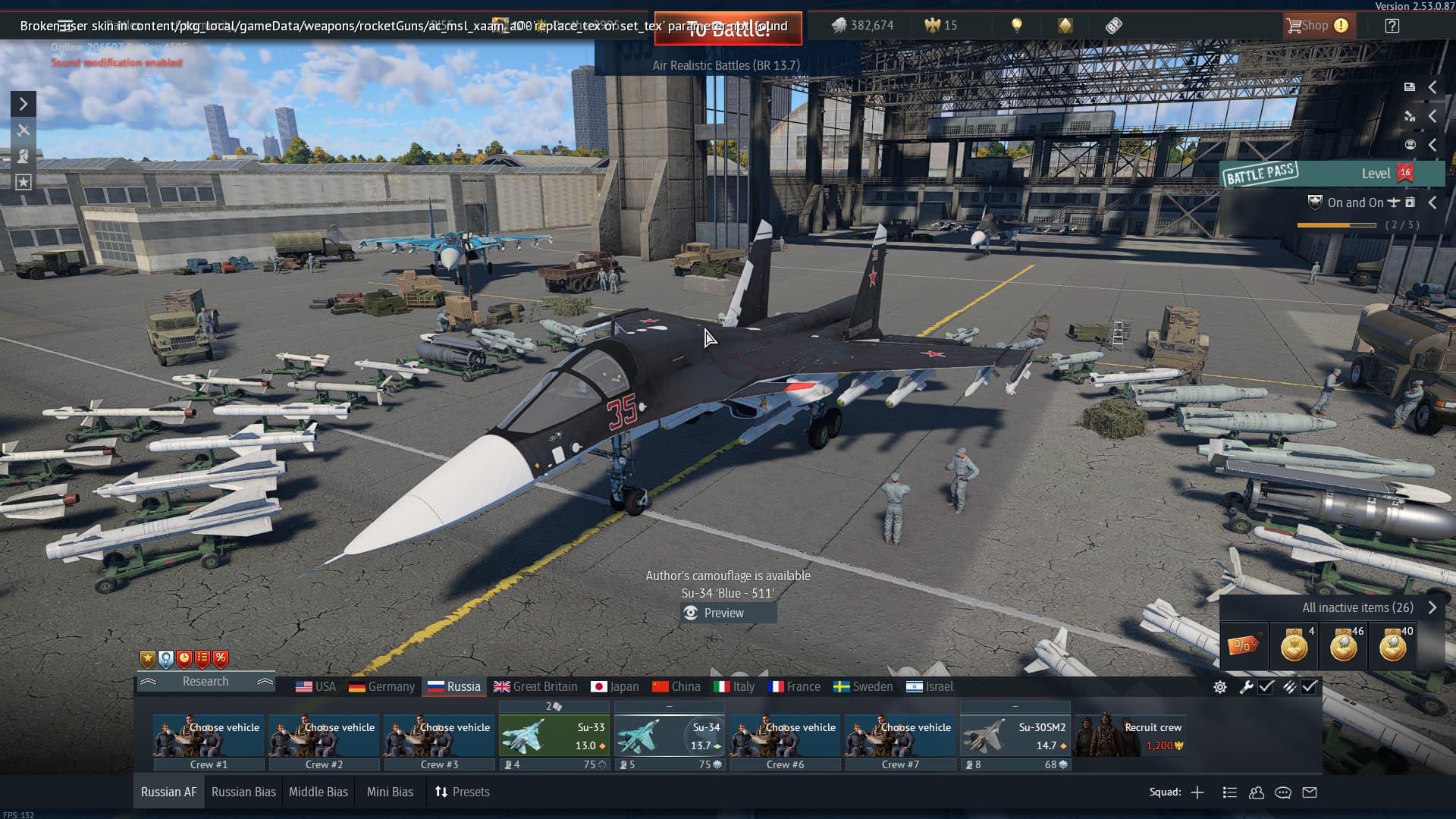Switch to the Russian Bias preset

pos(243,792)
